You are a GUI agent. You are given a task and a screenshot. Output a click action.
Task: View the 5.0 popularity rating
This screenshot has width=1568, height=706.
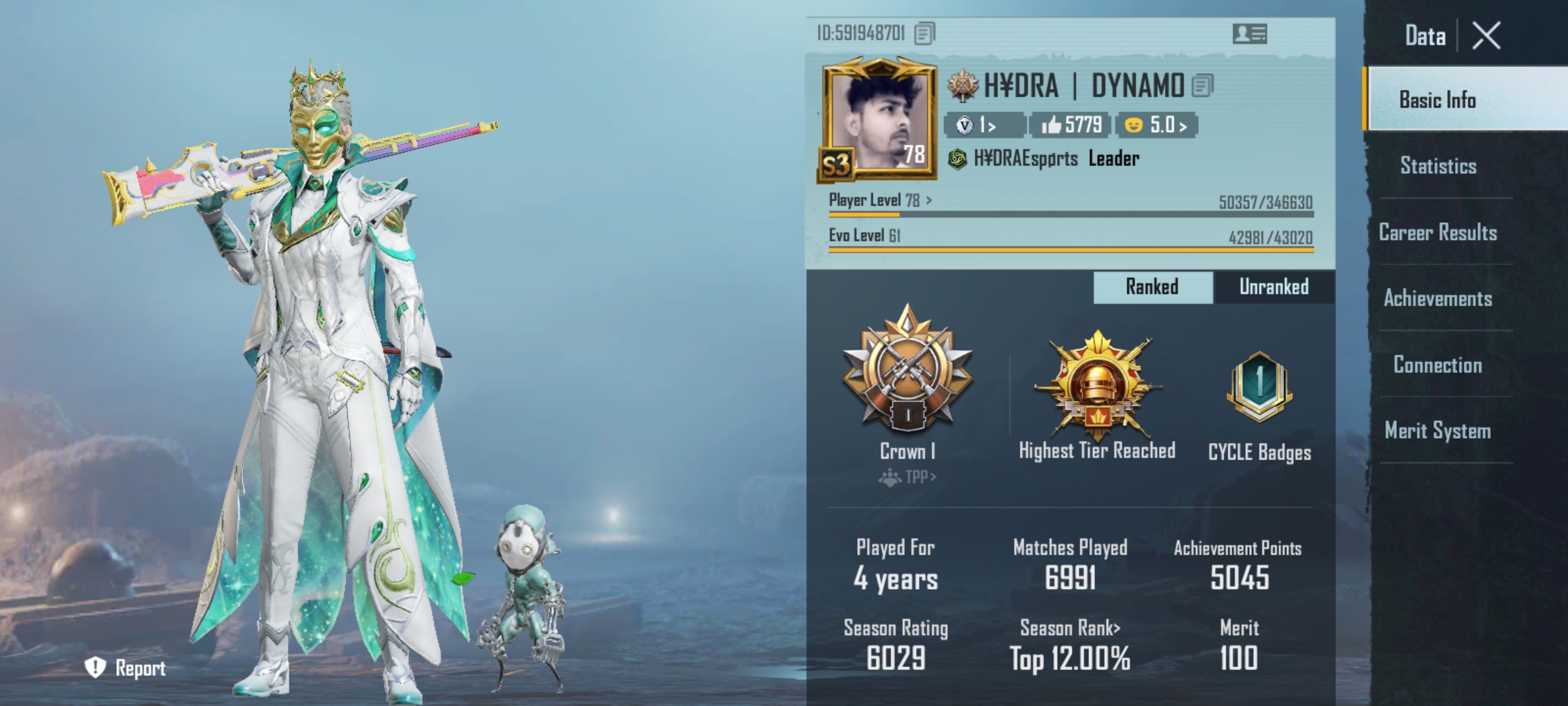[x=1157, y=125]
